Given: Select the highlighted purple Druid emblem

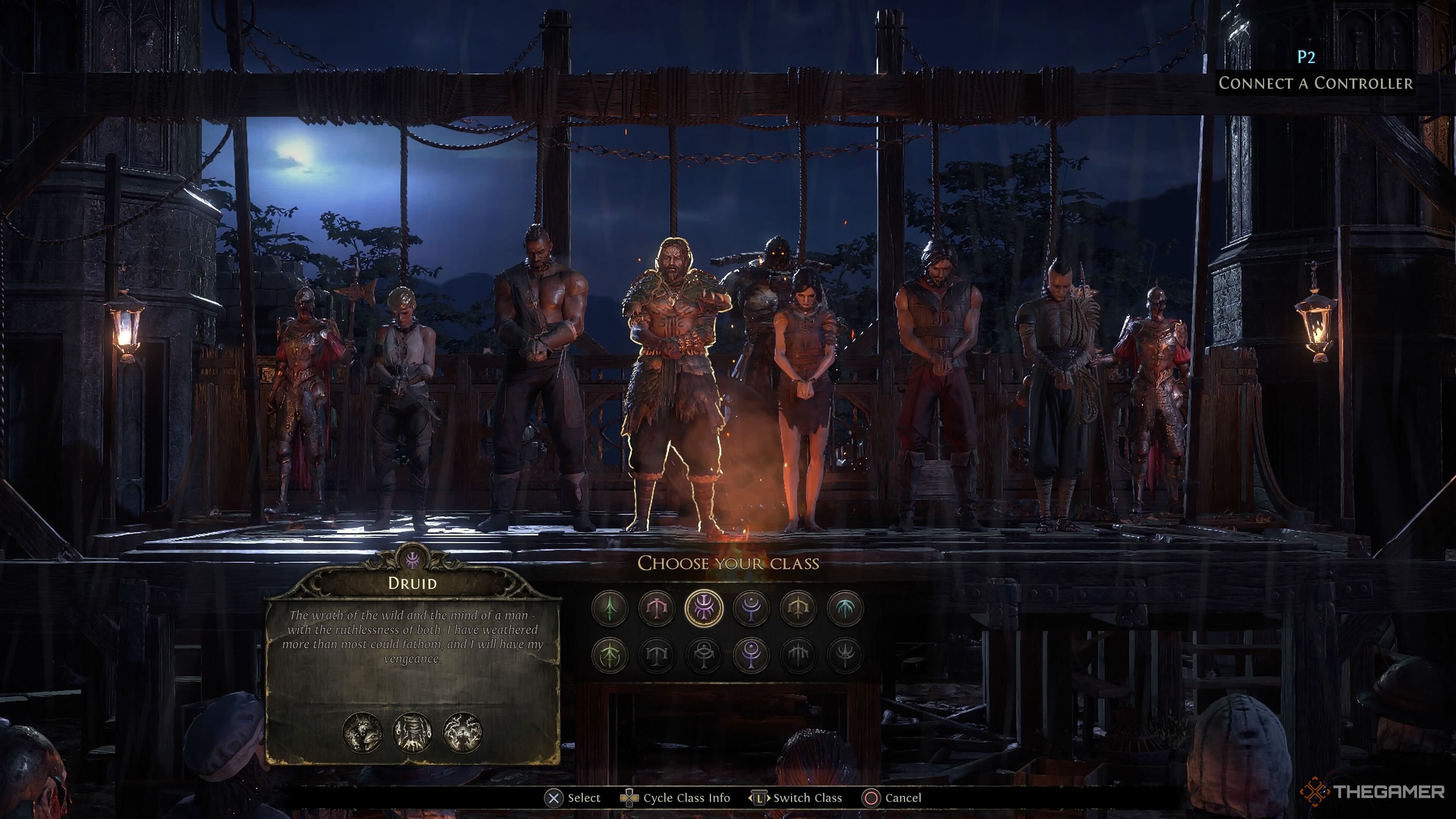Looking at the screenshot, I should coord(704,608).
